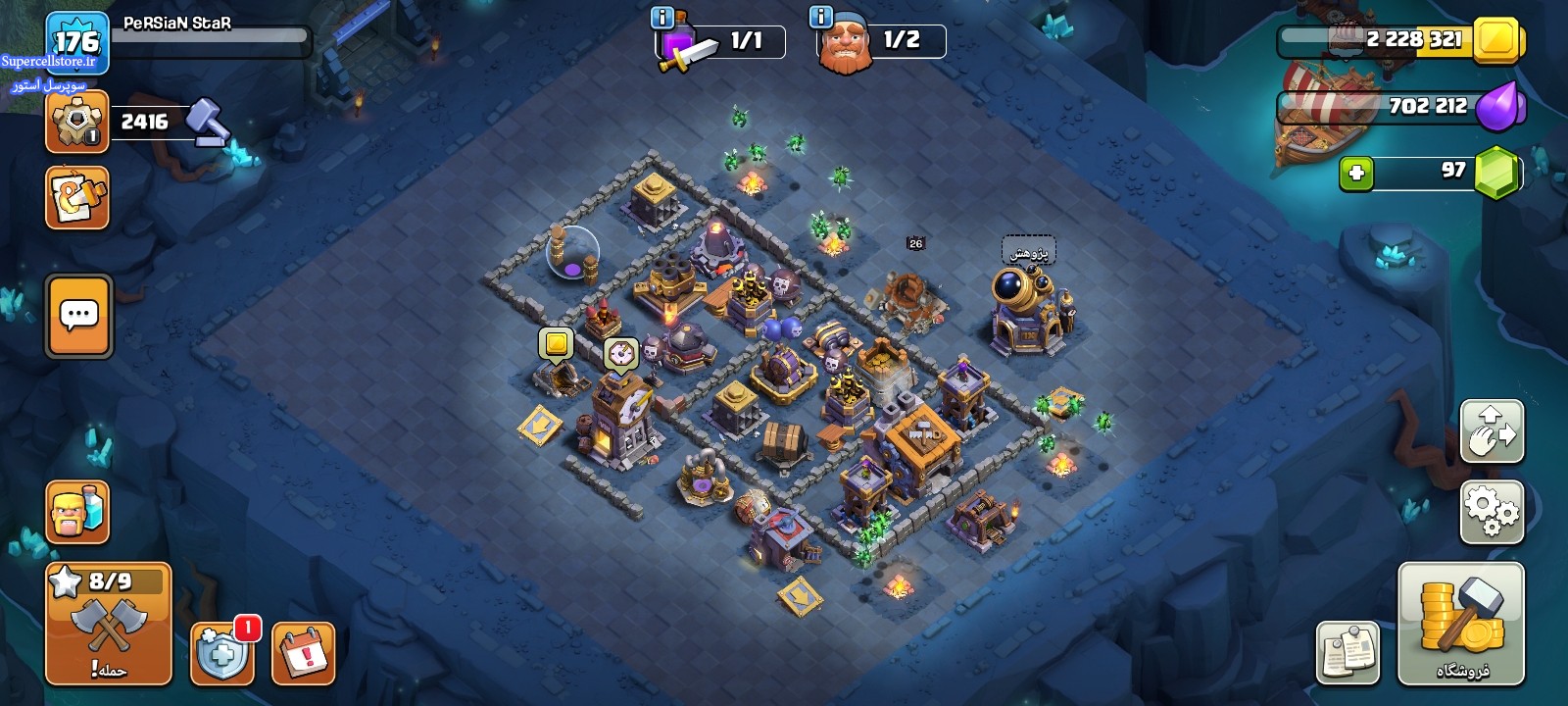The width and height of the screenshot is (1568, 706).
Task: Open the orange puzzle piece icon
Action: [77, 198]
